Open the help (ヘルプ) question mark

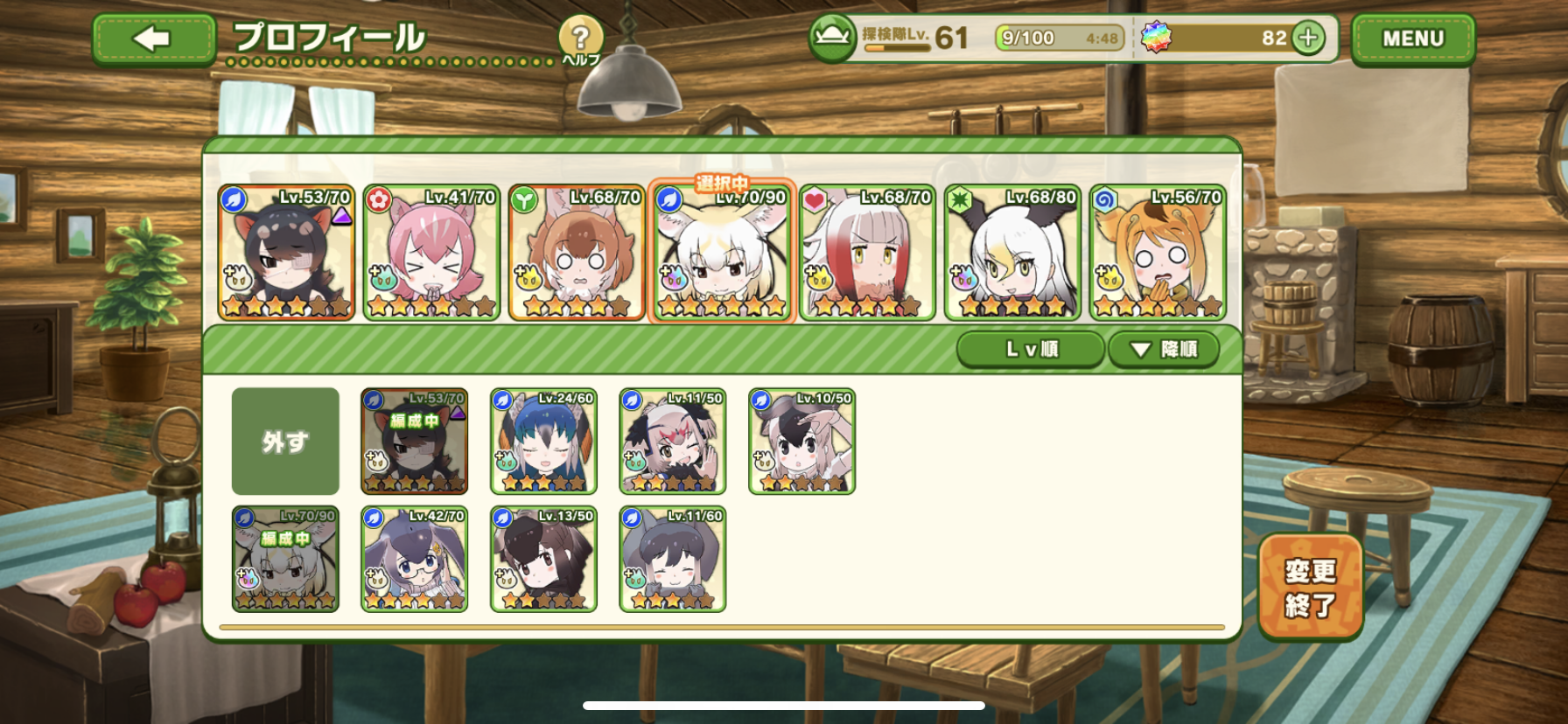point(580,39)
